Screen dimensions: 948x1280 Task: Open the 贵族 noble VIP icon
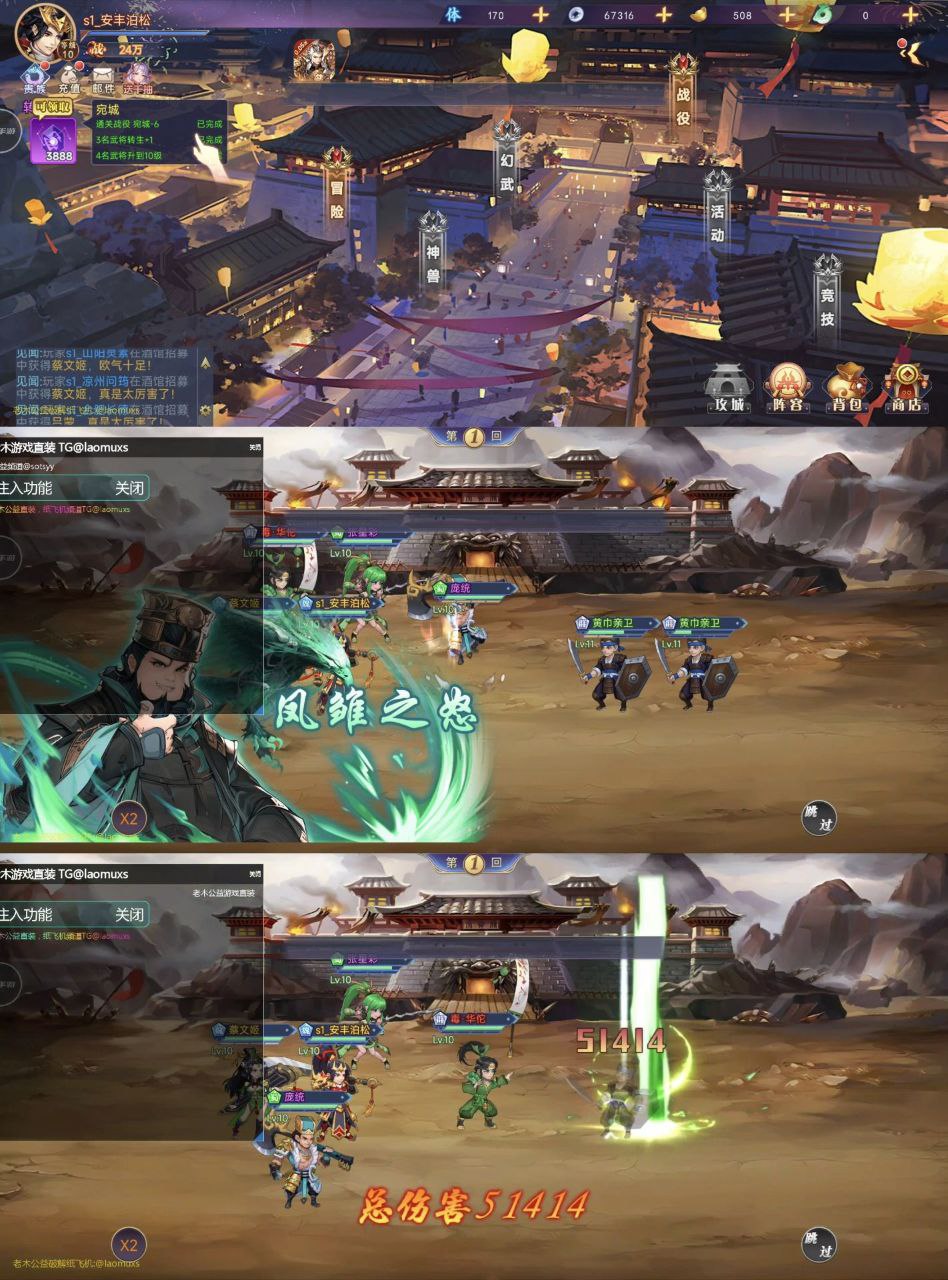point(36,78)
